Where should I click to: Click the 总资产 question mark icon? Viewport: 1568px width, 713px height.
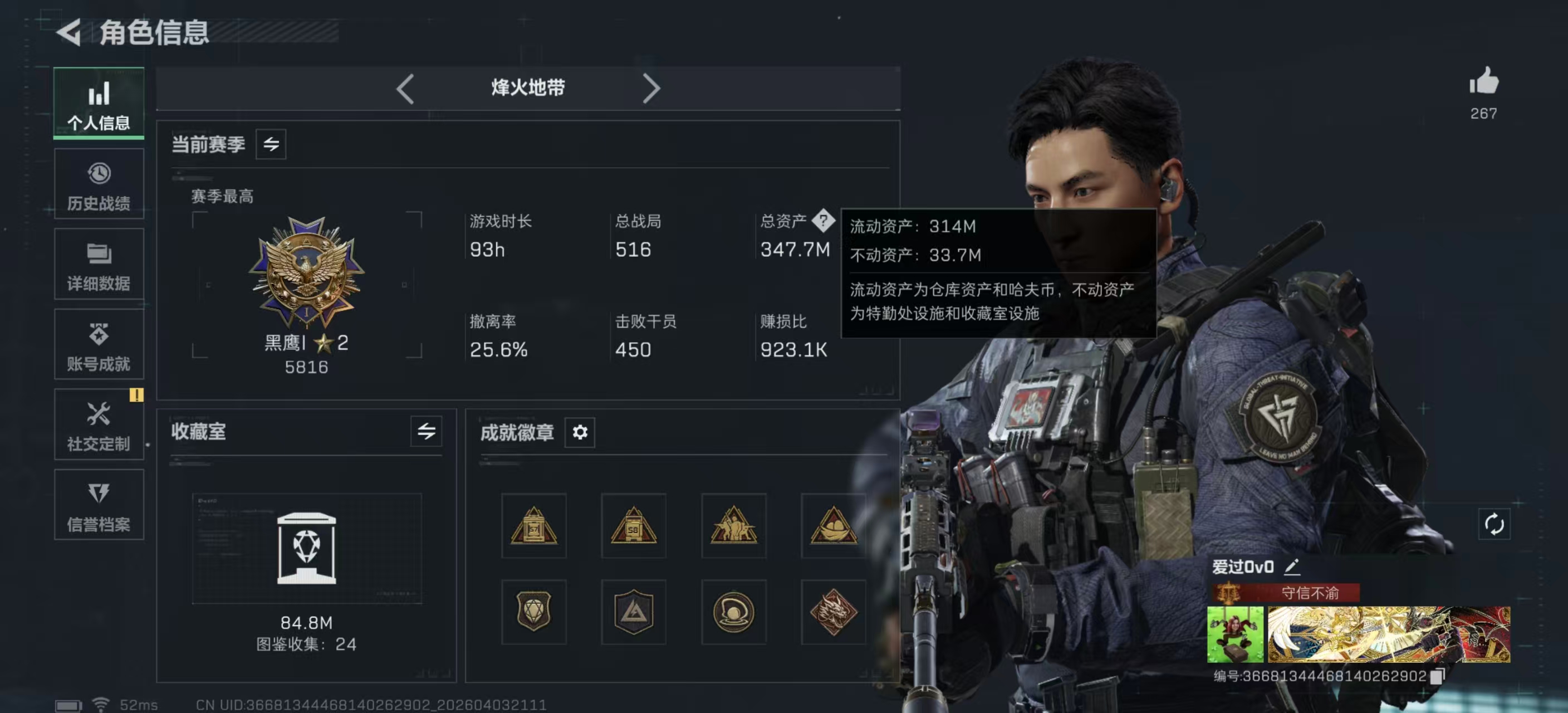coord(823,220)
